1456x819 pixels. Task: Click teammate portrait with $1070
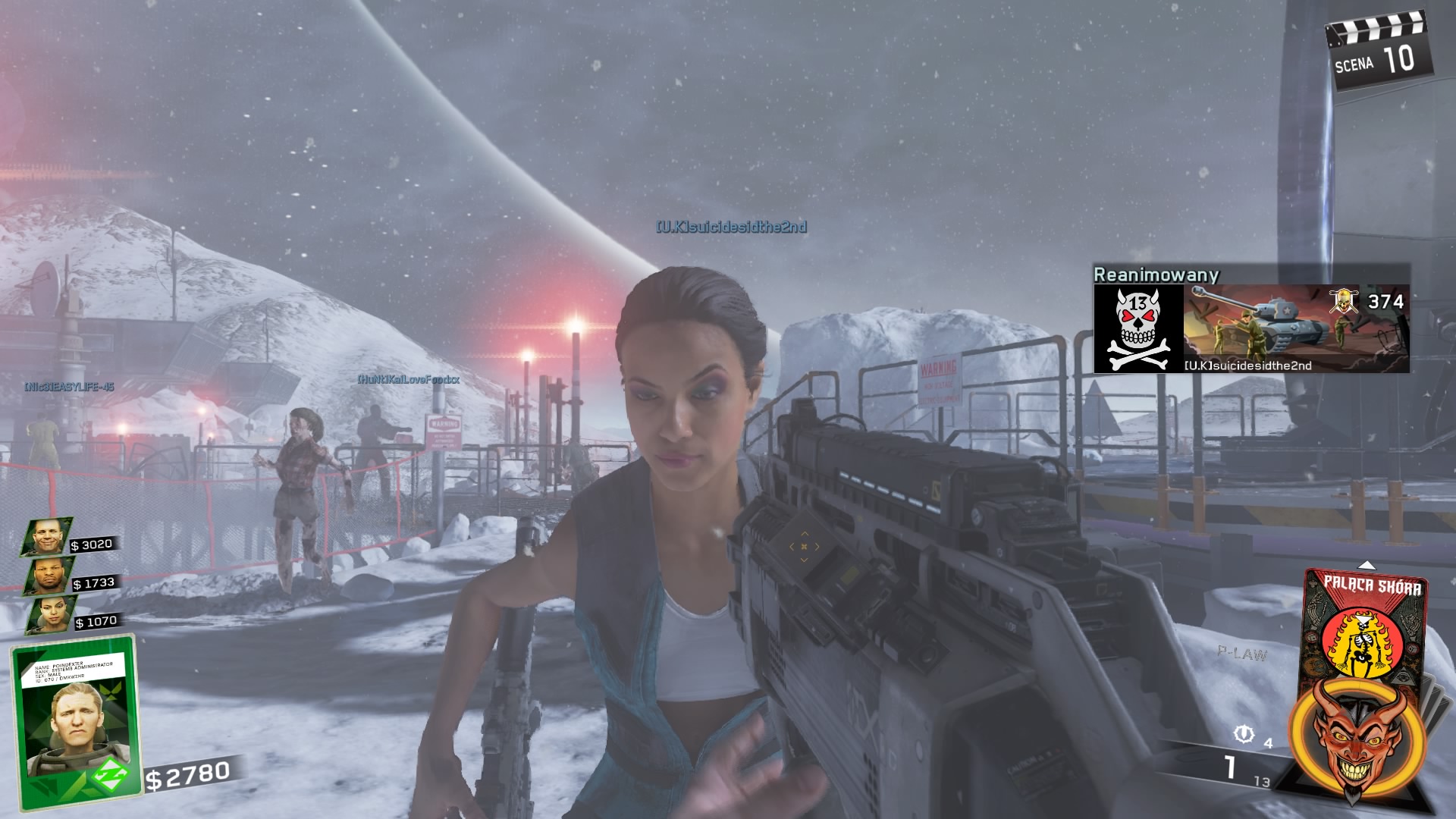click(x=52, y=614)
